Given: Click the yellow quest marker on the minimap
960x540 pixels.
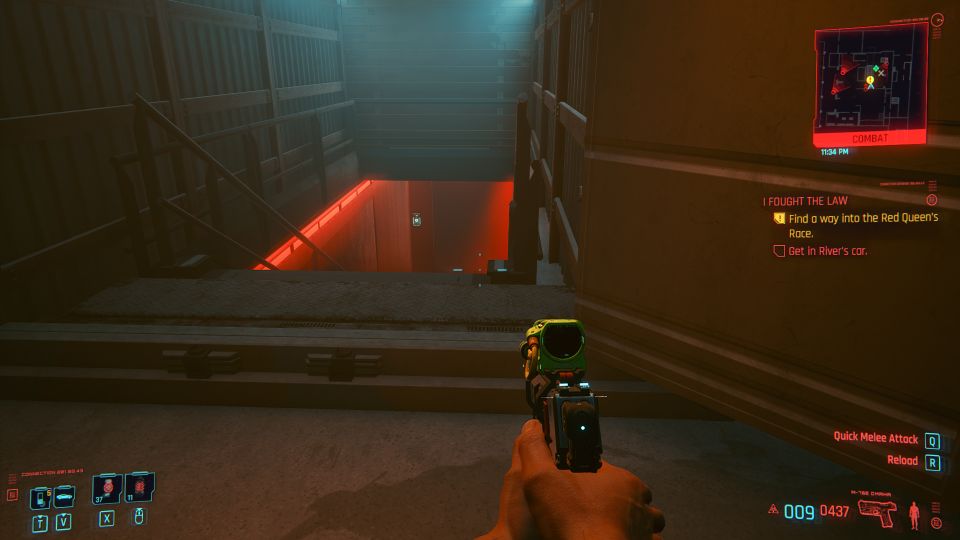Looking at the screenshot, I should [x=870, y=79].
